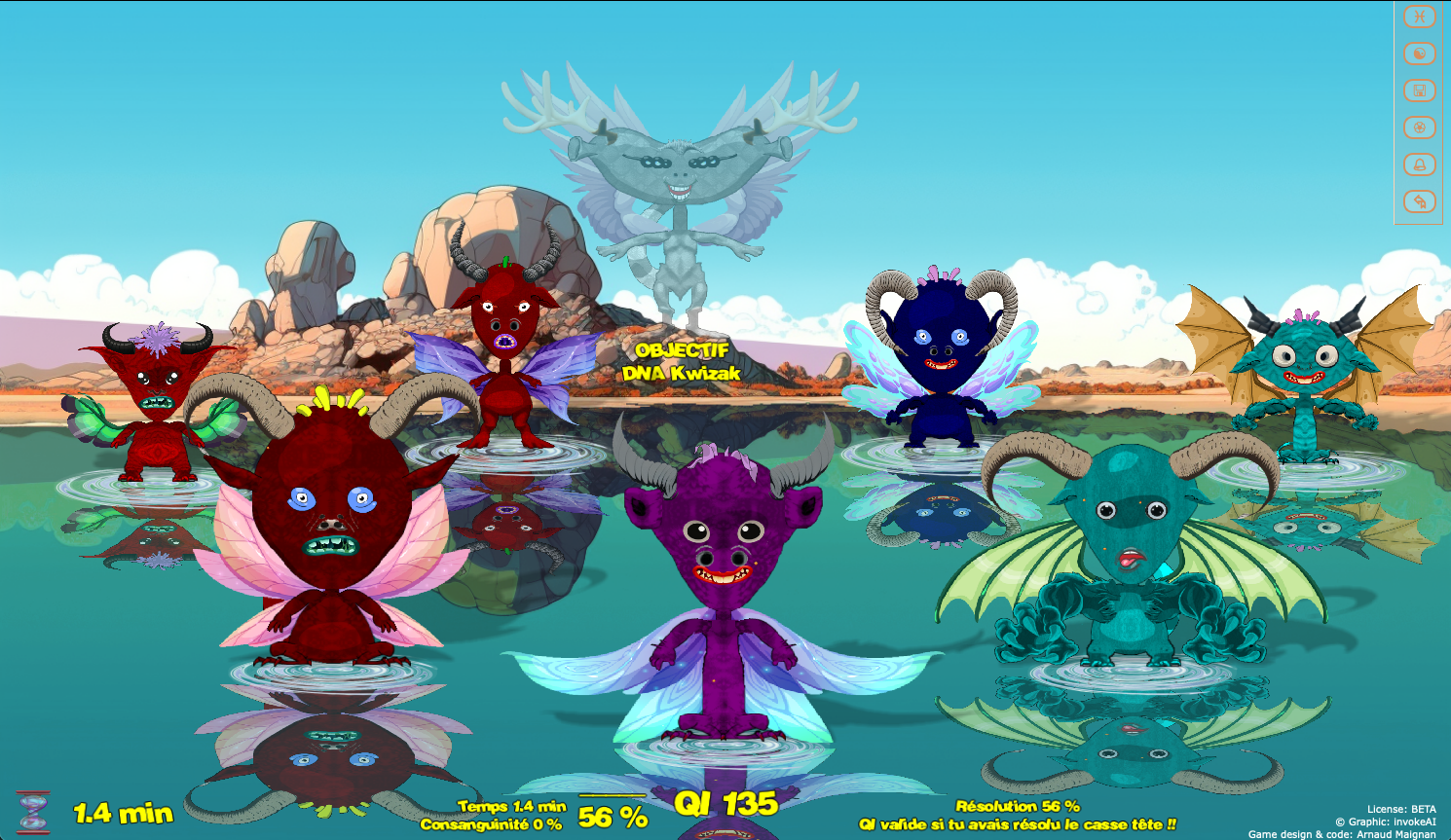Viewport: 1451px width, 840px height.
Task: Save the game with the floppy disk icon
Action: (1420, 91)
